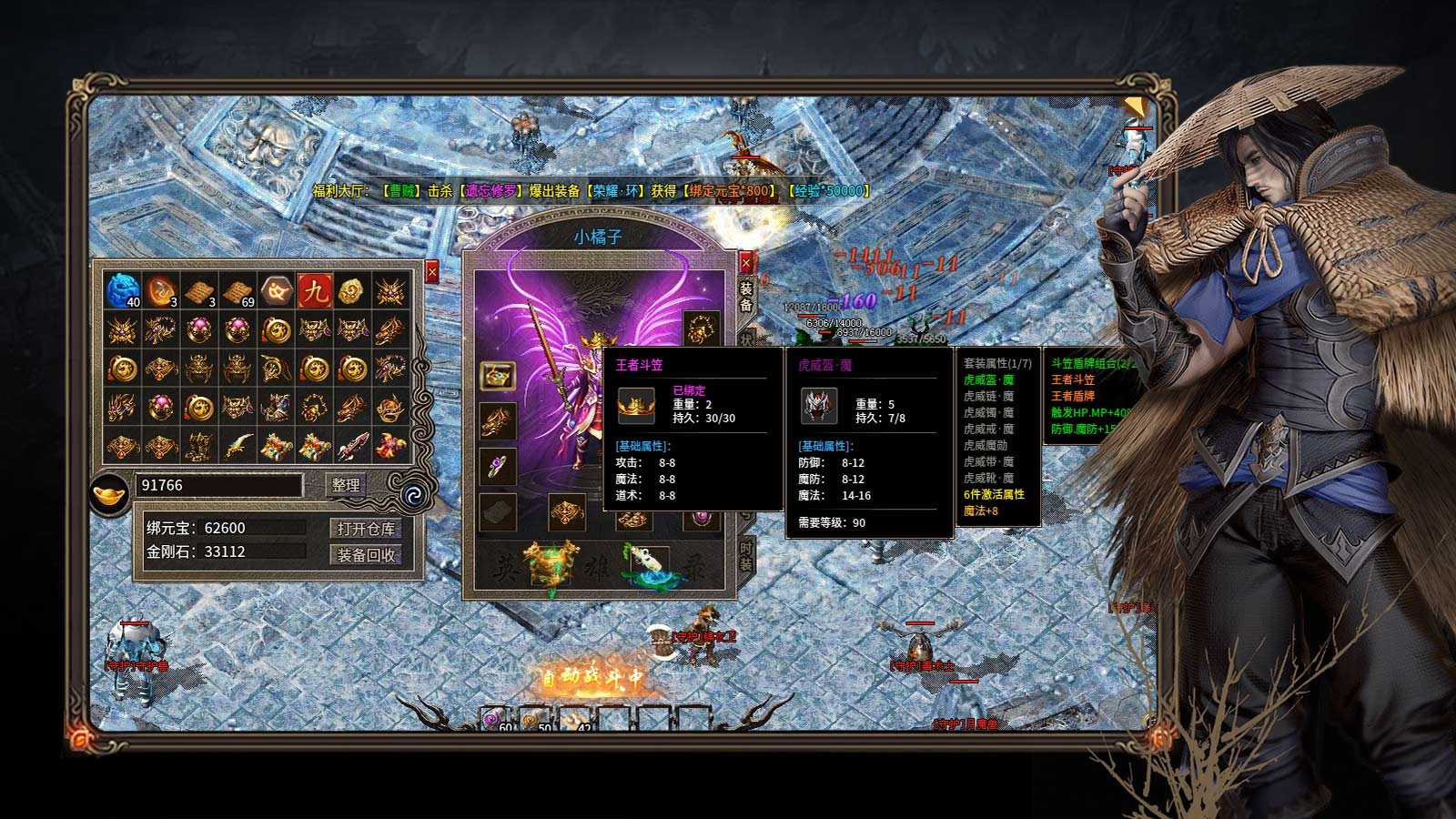The width and height of the screenshot is (1456, 819).
Task: Use the red 九 seal item
Action: click(x=315, y=291)
